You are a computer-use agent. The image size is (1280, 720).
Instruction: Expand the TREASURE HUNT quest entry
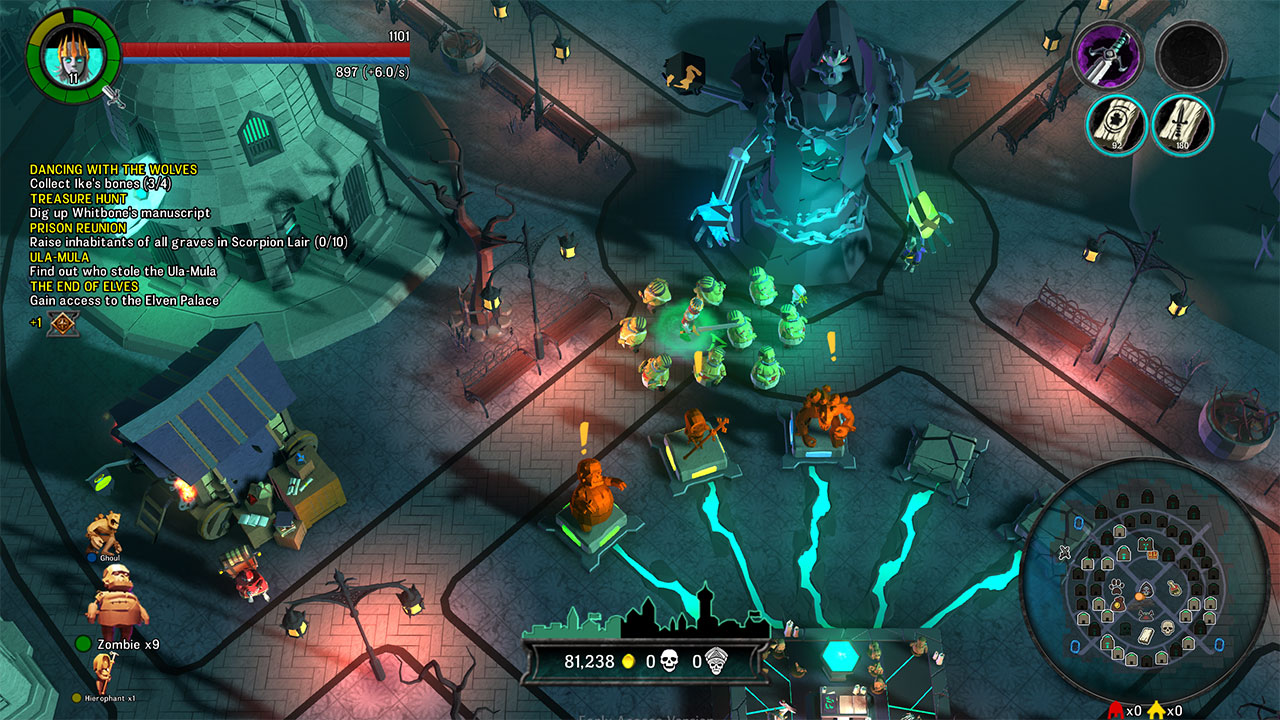point(76,198)
